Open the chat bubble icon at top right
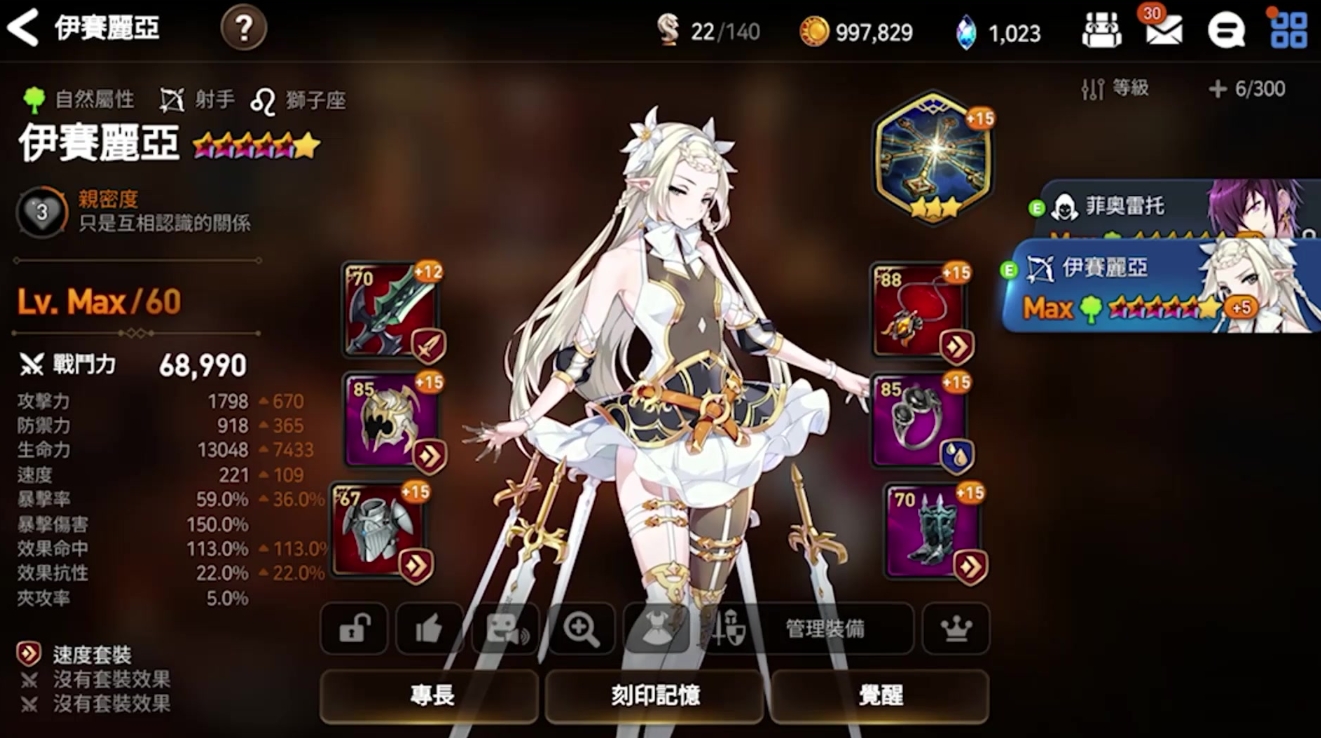Screen dimensions: 1321x738 coord(1227,28)
